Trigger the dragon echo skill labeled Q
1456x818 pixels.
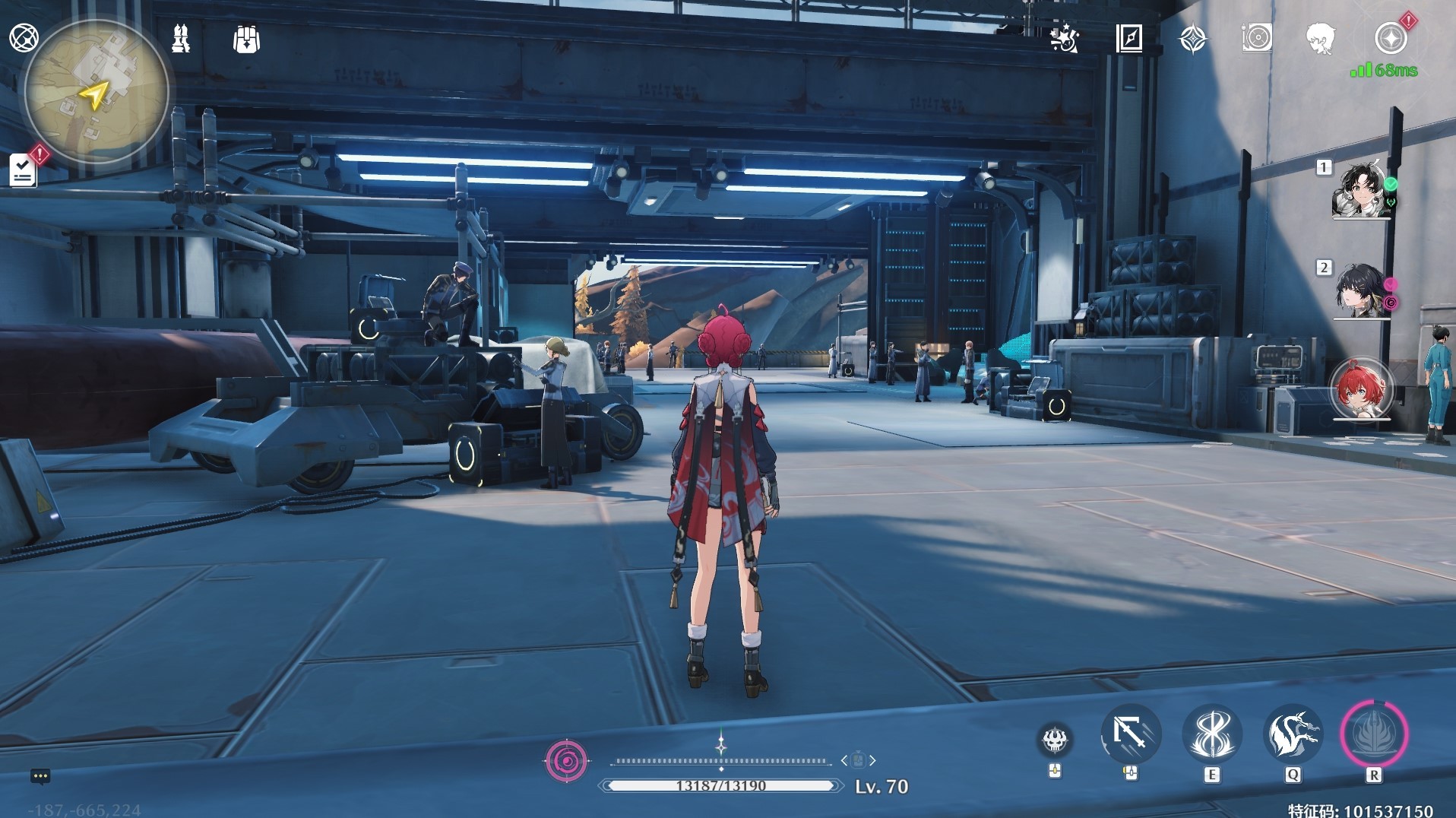click(1293, 734)
